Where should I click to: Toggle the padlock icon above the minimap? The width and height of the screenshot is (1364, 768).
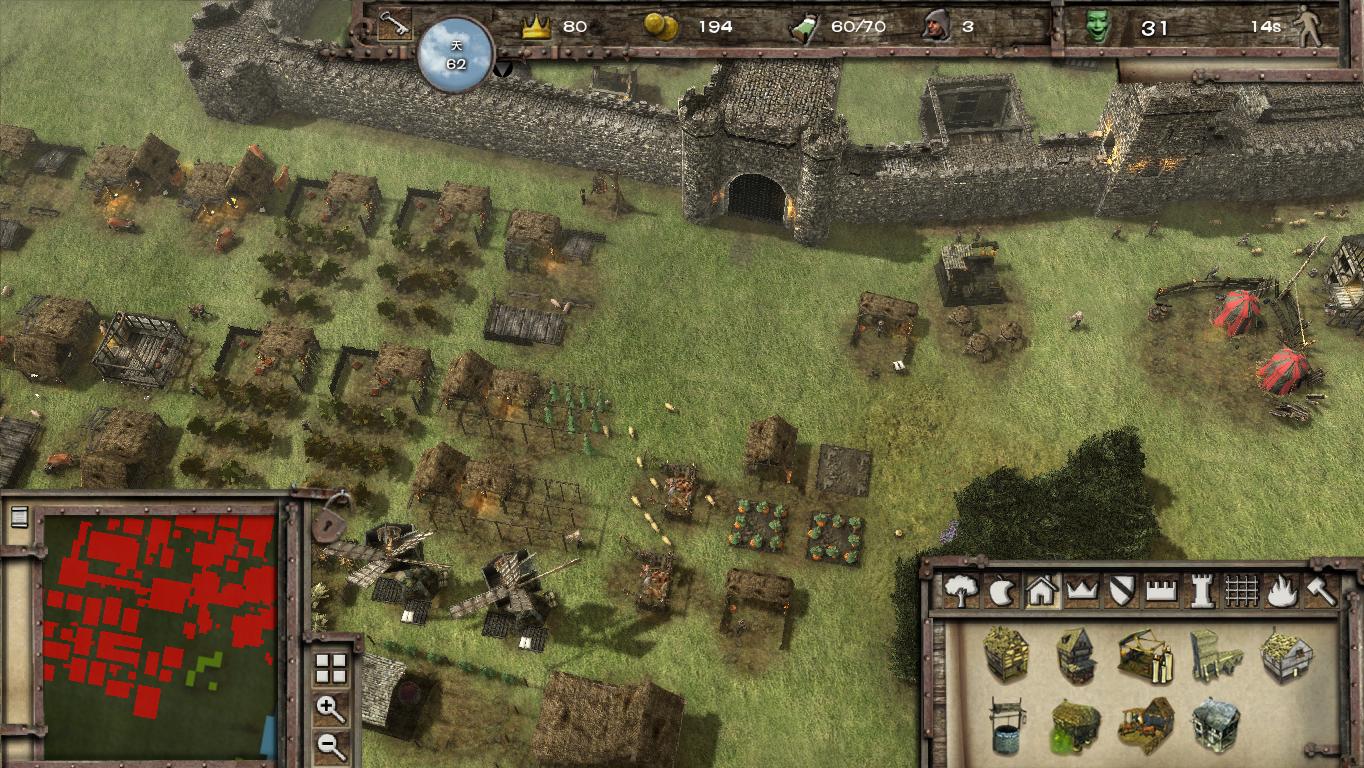click(327, 519)
